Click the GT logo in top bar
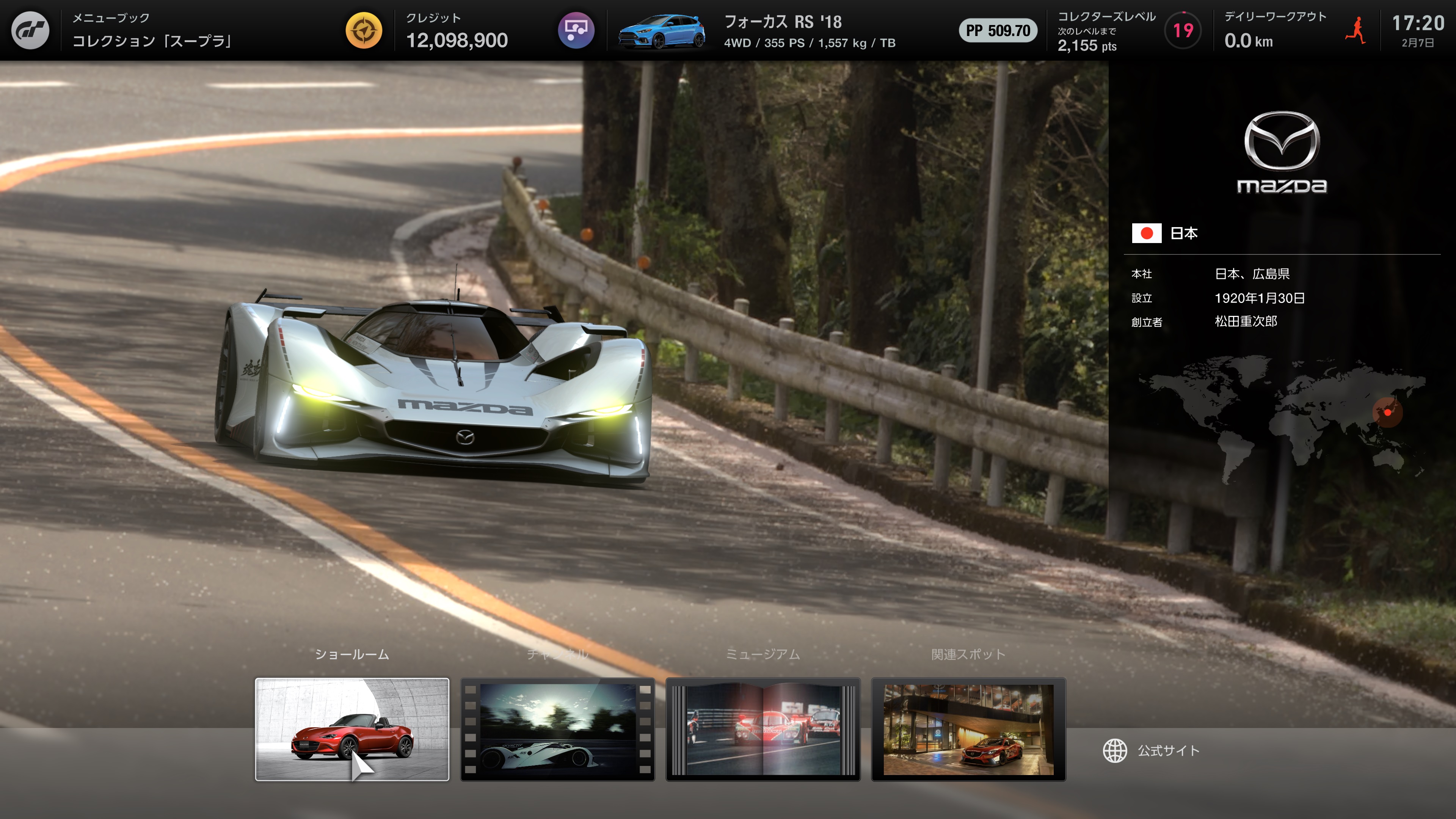The image size is (1456, 819). tap(30, 30)
